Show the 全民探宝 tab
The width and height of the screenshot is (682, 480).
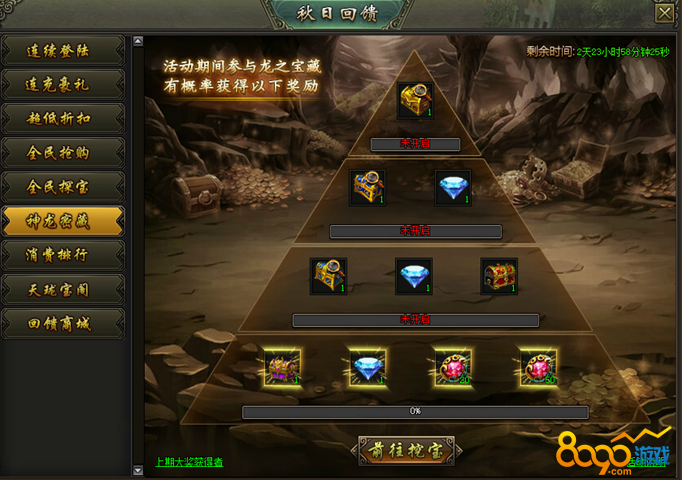pyautogui.click(x=63, y=186)
